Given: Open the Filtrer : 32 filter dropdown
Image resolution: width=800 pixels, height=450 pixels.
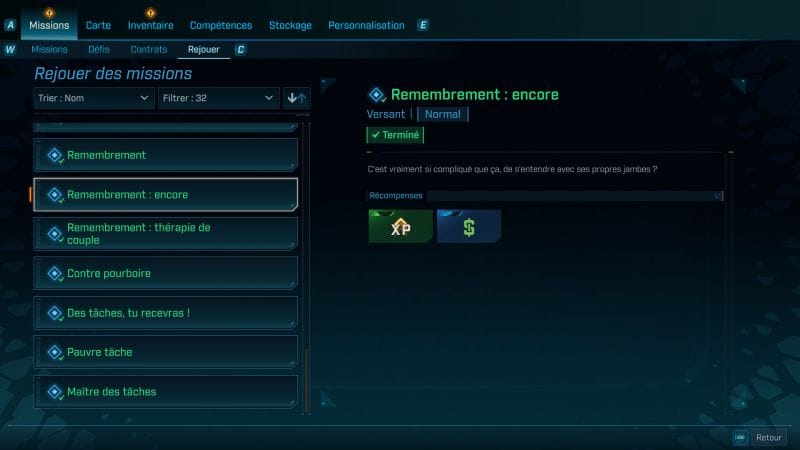Looking at the screenshot, I should pyautogui.click(x=218, y=98).
